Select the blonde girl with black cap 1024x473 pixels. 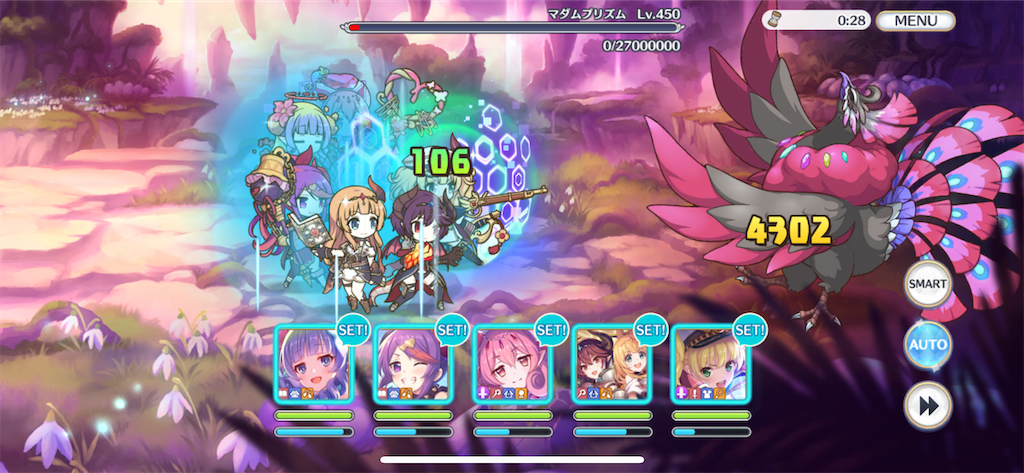tap(710, 364)
